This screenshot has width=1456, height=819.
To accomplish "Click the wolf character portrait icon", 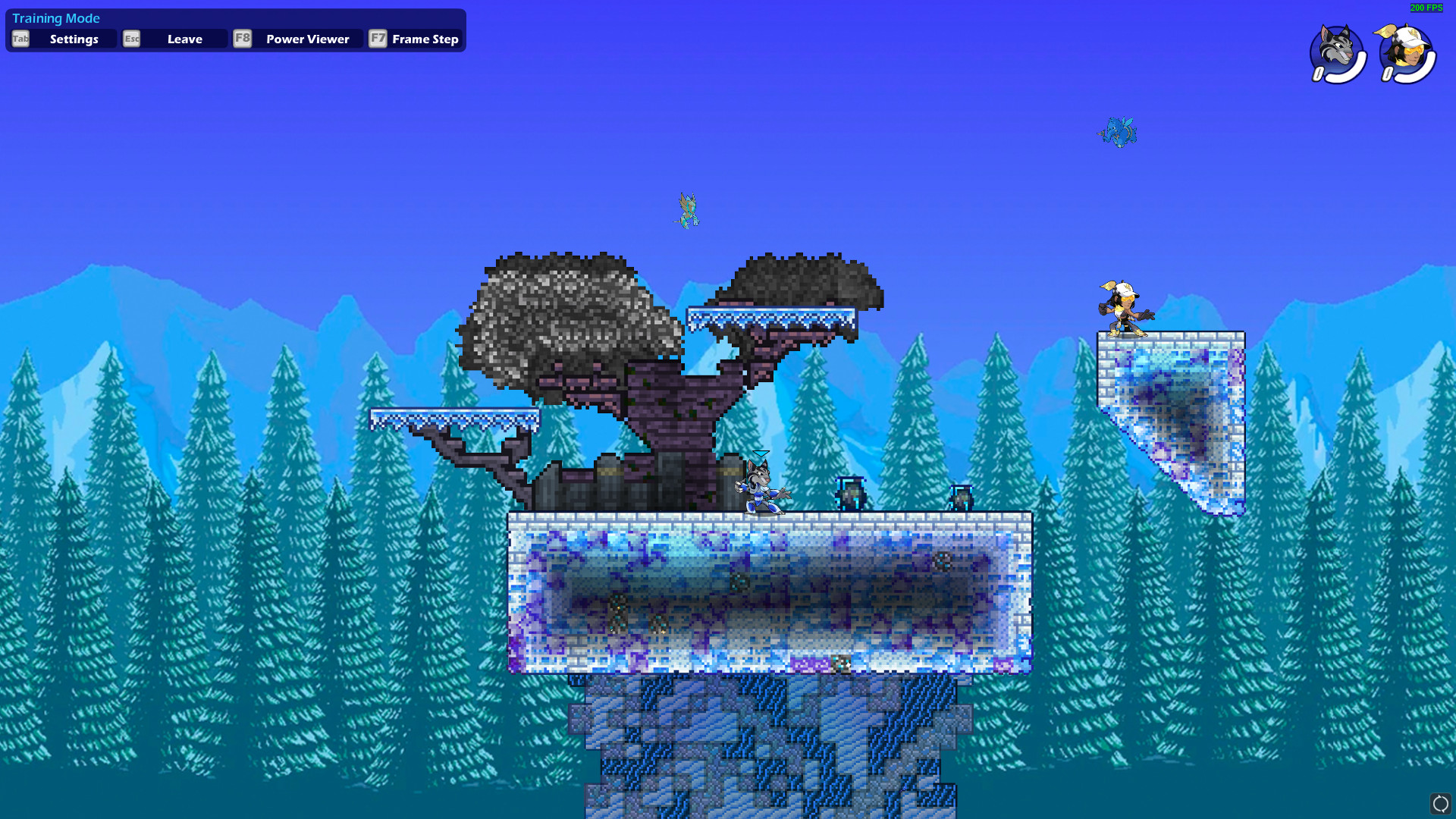I will [x=1335, y=47].
